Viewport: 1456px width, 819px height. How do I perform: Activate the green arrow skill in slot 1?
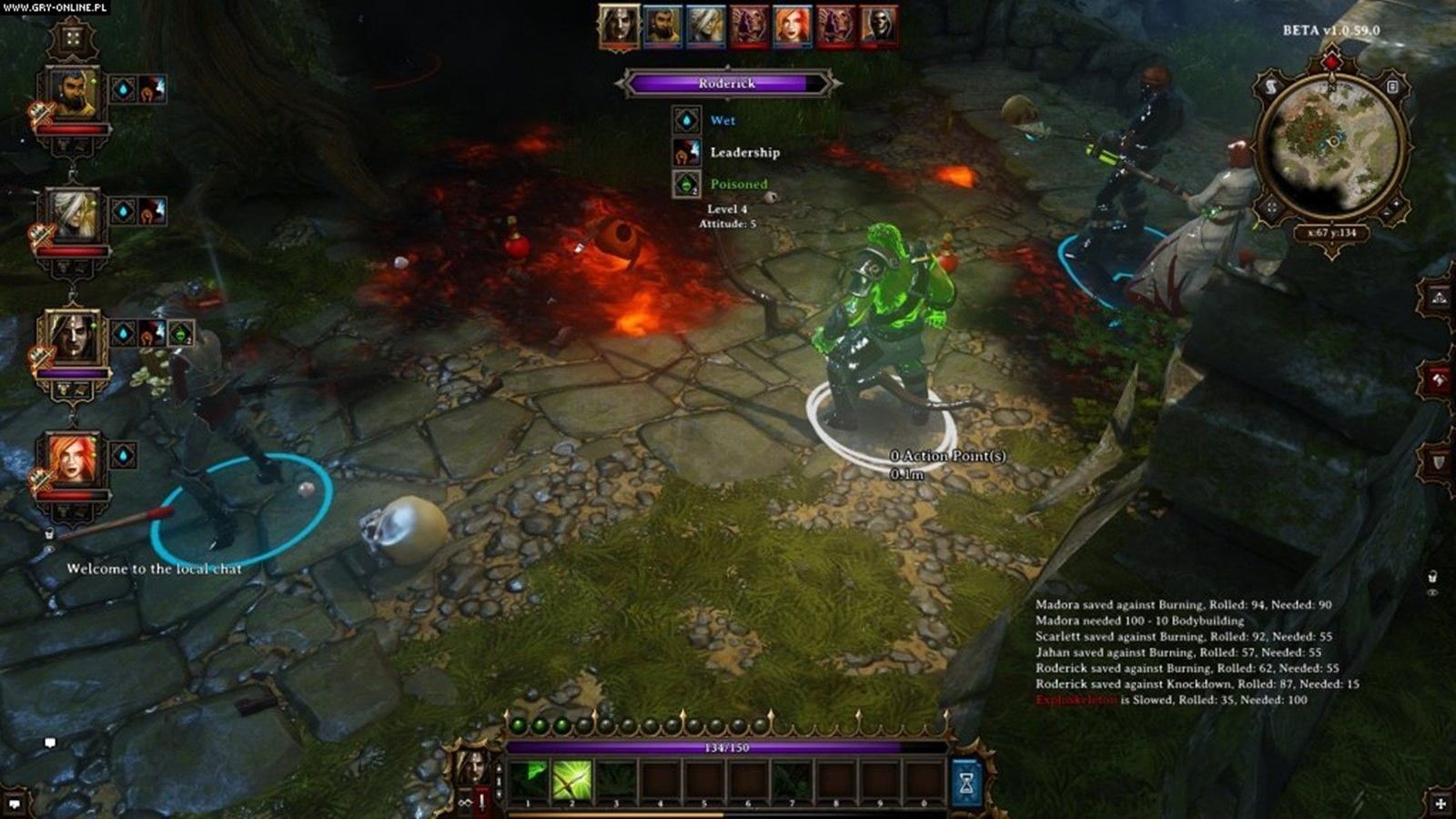pos(528,780)
